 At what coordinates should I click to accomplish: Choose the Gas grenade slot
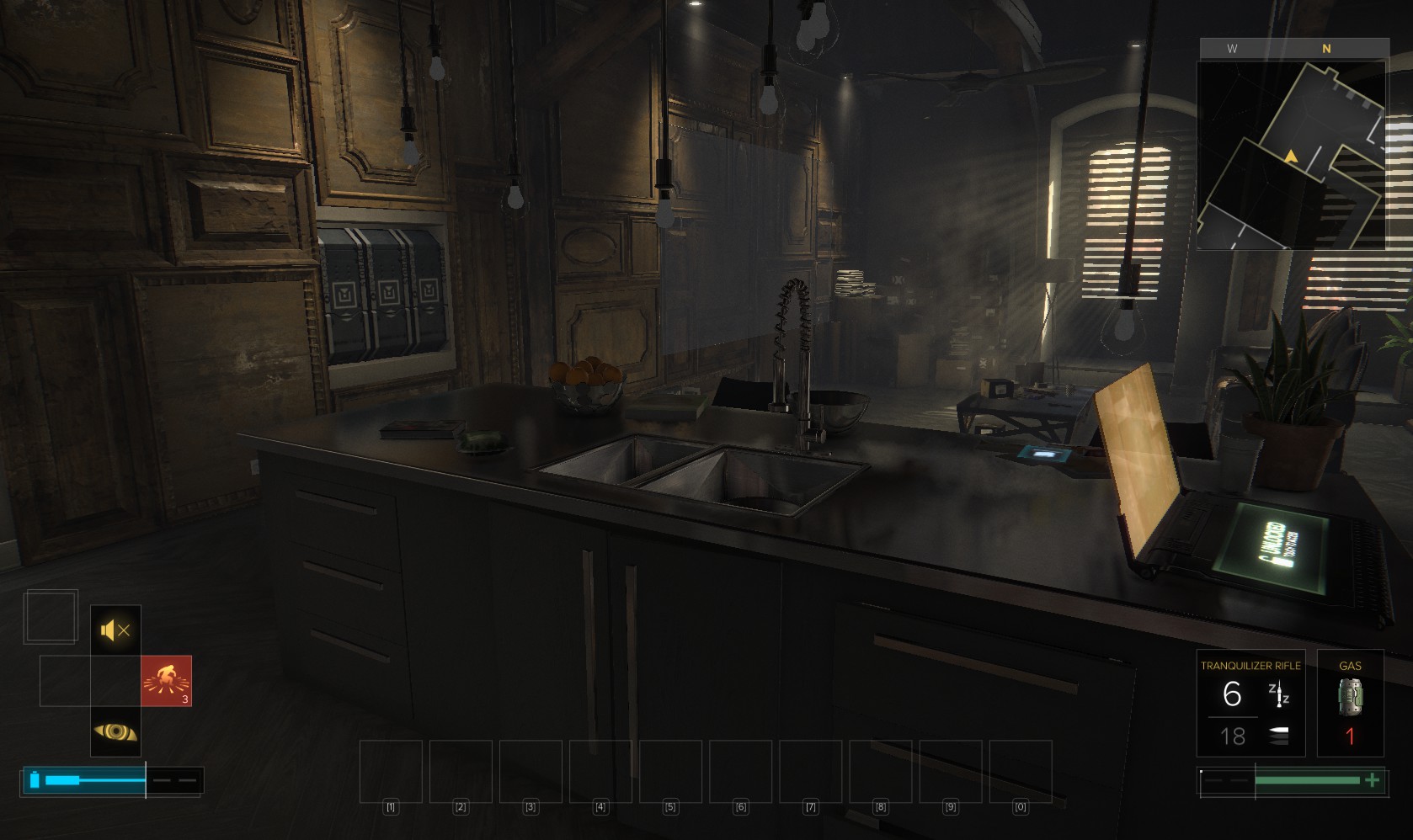1350,703
